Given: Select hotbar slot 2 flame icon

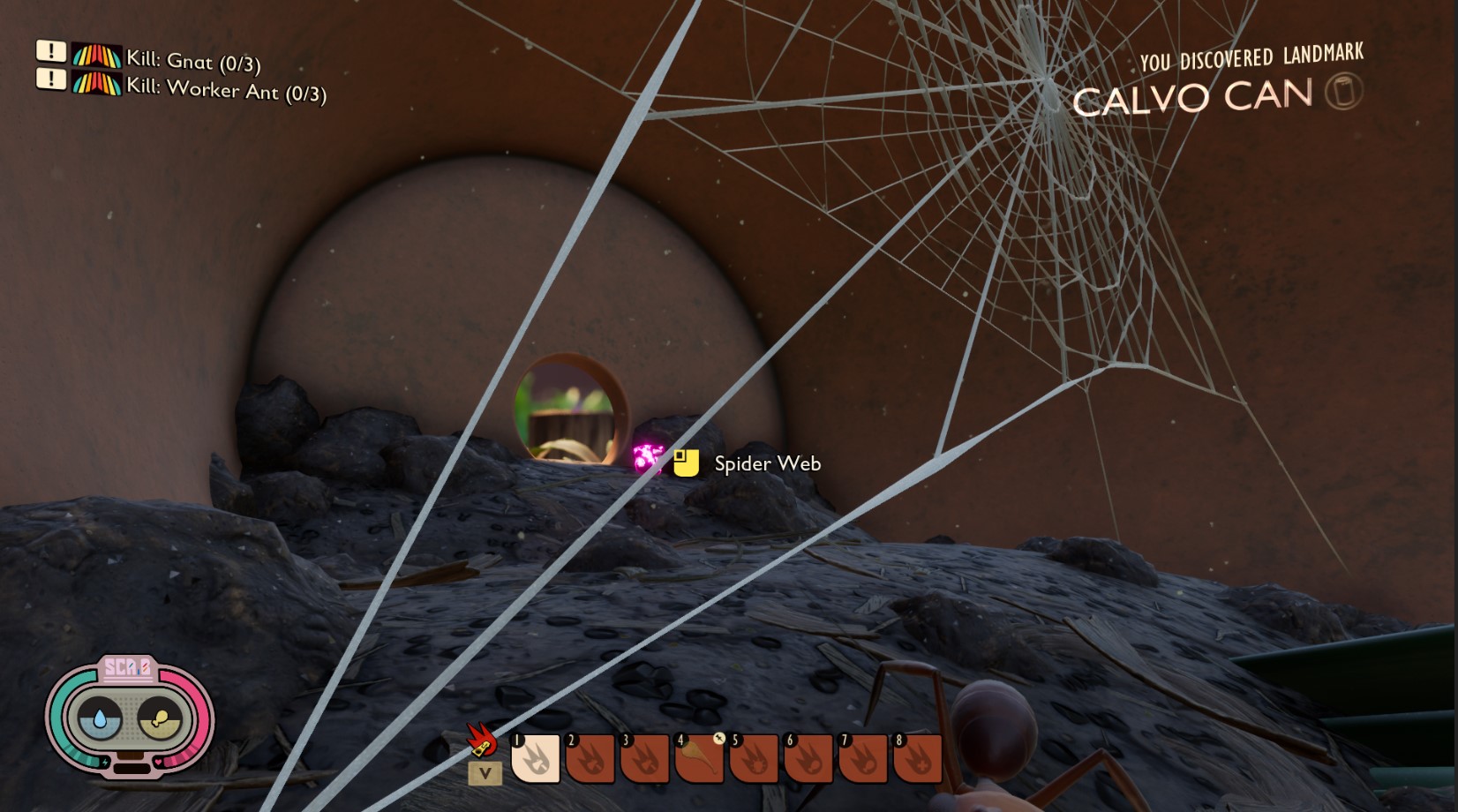Looking at the screenshot, I should point(590,759).
